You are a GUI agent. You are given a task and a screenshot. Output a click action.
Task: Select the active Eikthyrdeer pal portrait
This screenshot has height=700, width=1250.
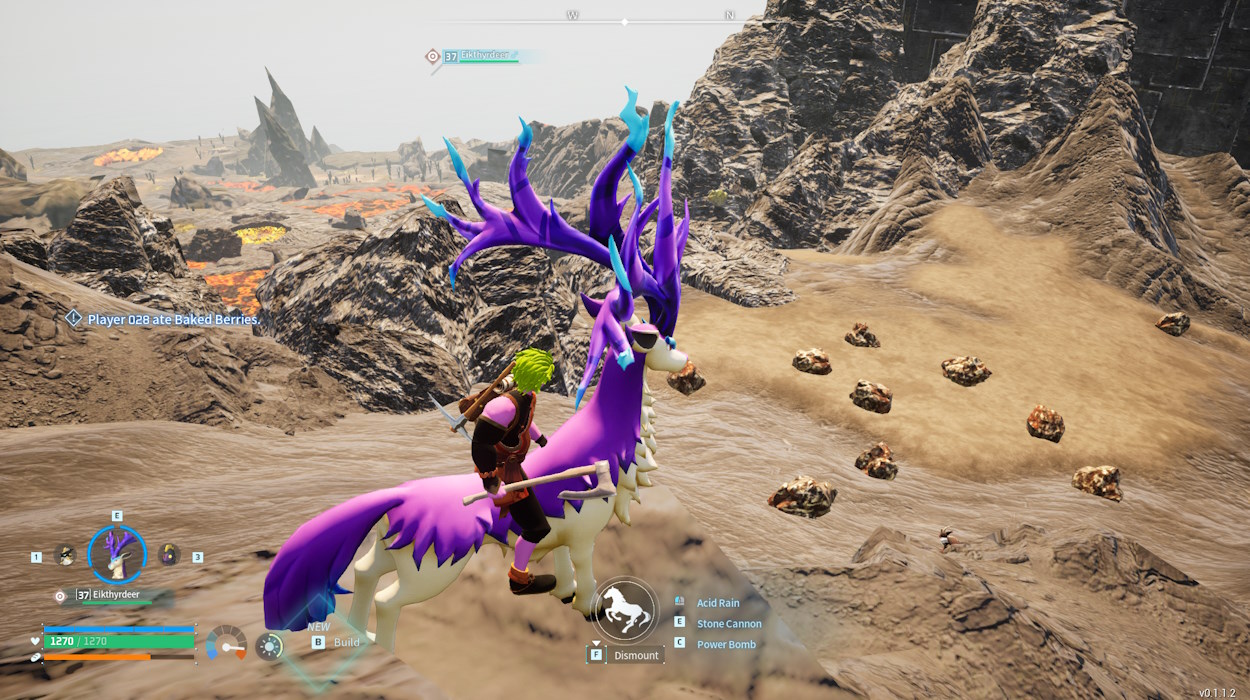117,555
